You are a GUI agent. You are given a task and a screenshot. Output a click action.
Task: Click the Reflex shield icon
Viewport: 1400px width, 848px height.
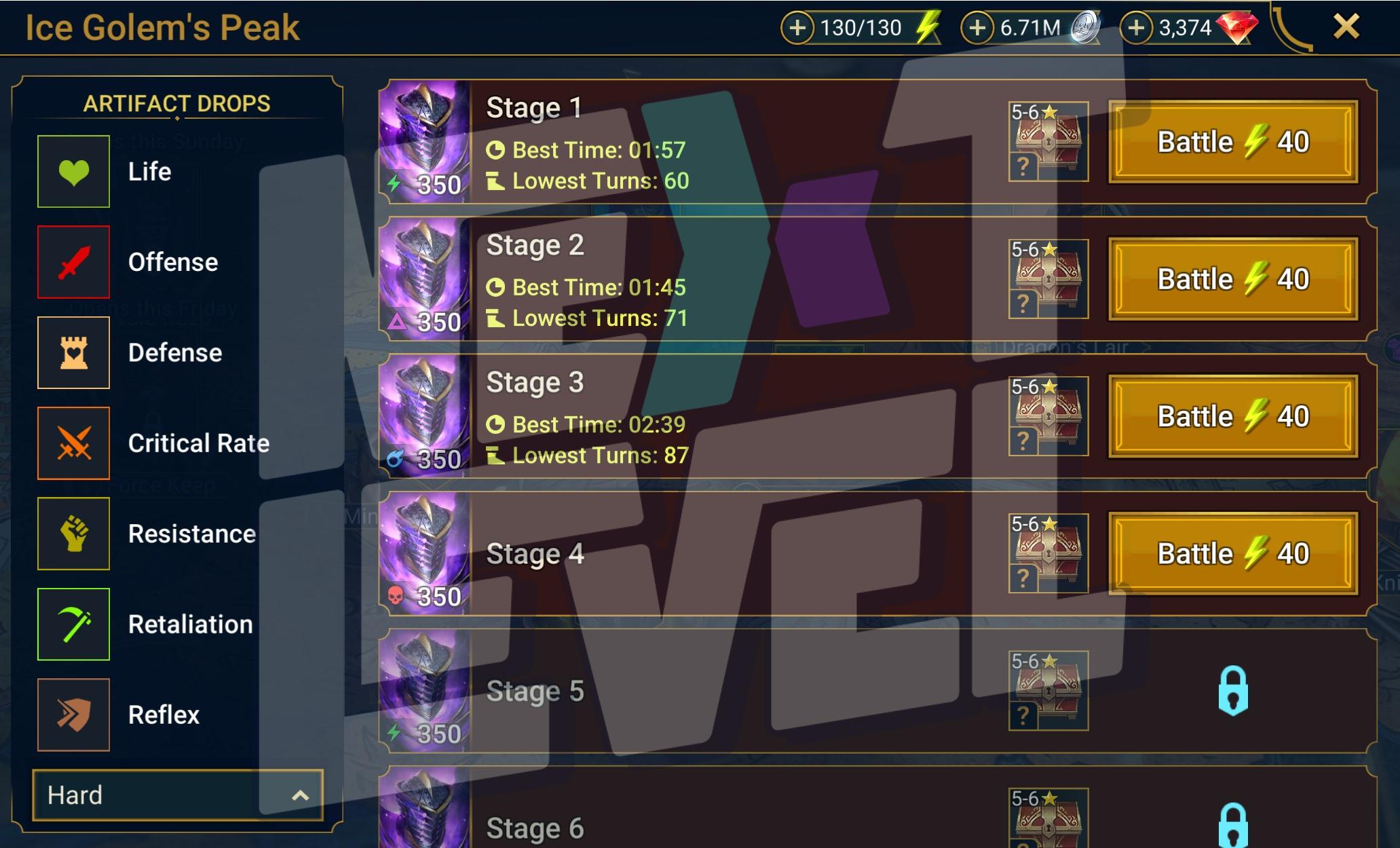[x=73, y=715]
